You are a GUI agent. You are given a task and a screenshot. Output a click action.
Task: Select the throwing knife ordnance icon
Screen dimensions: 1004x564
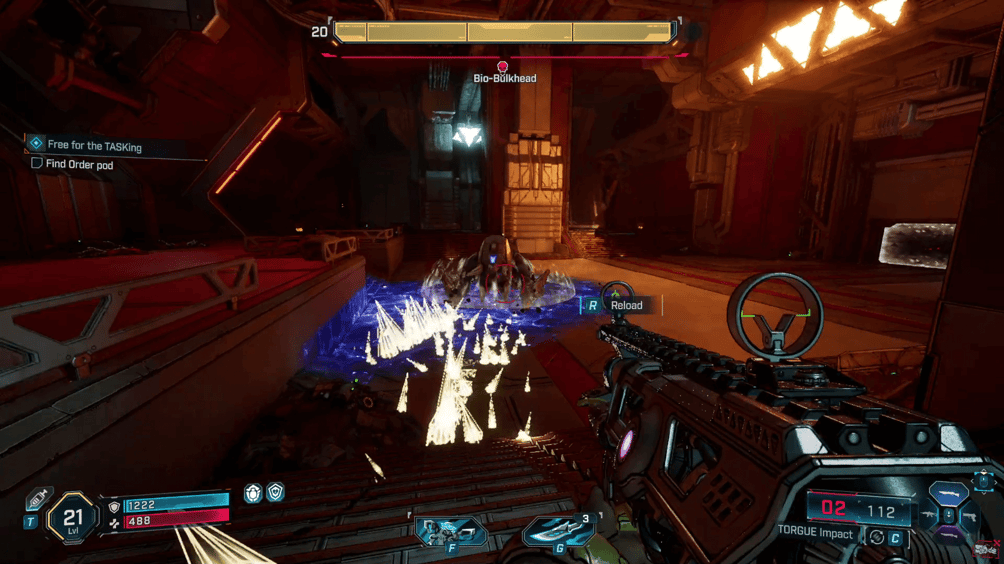point(560,531)
